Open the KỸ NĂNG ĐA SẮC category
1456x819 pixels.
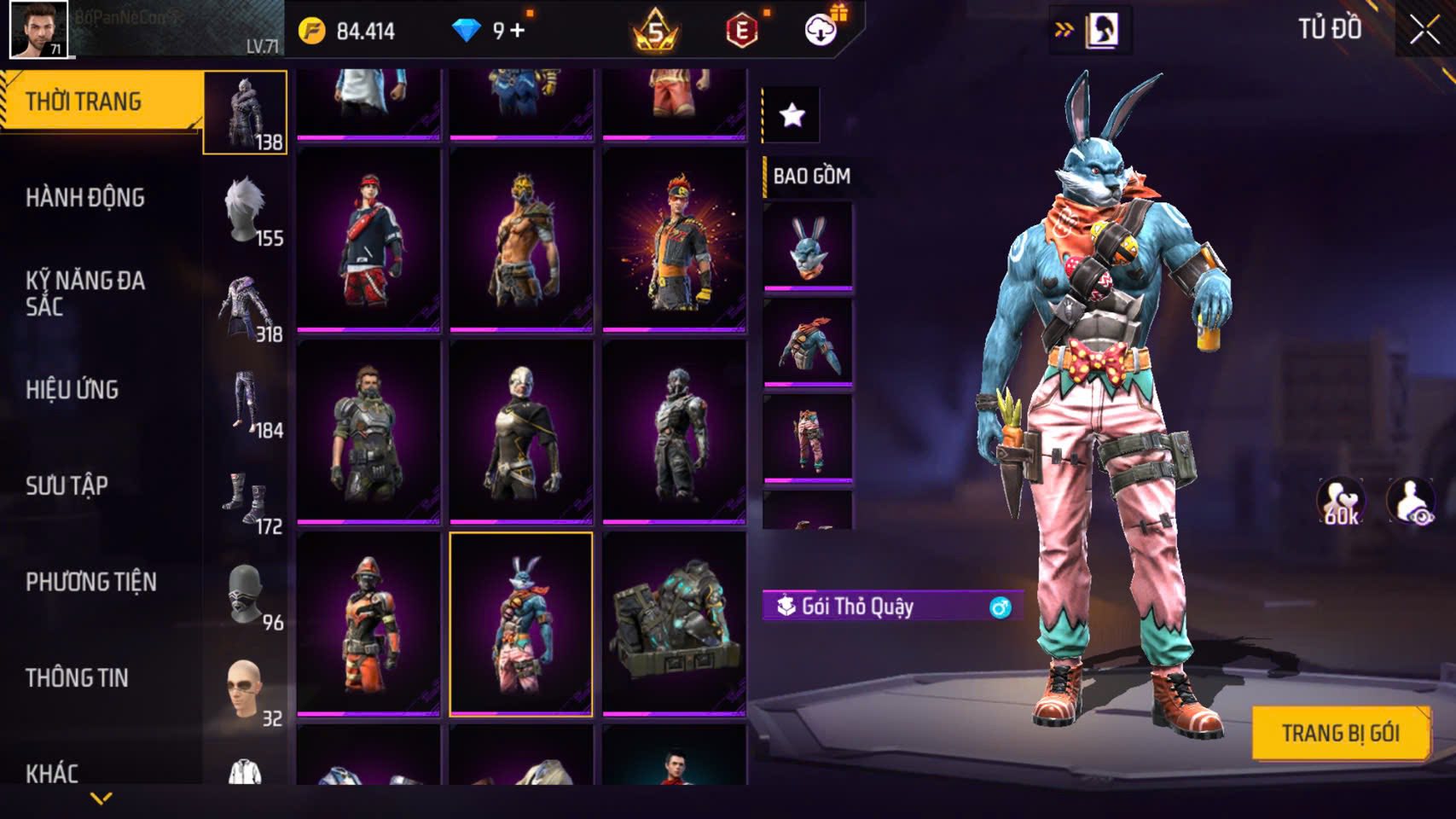pos(85,293)
